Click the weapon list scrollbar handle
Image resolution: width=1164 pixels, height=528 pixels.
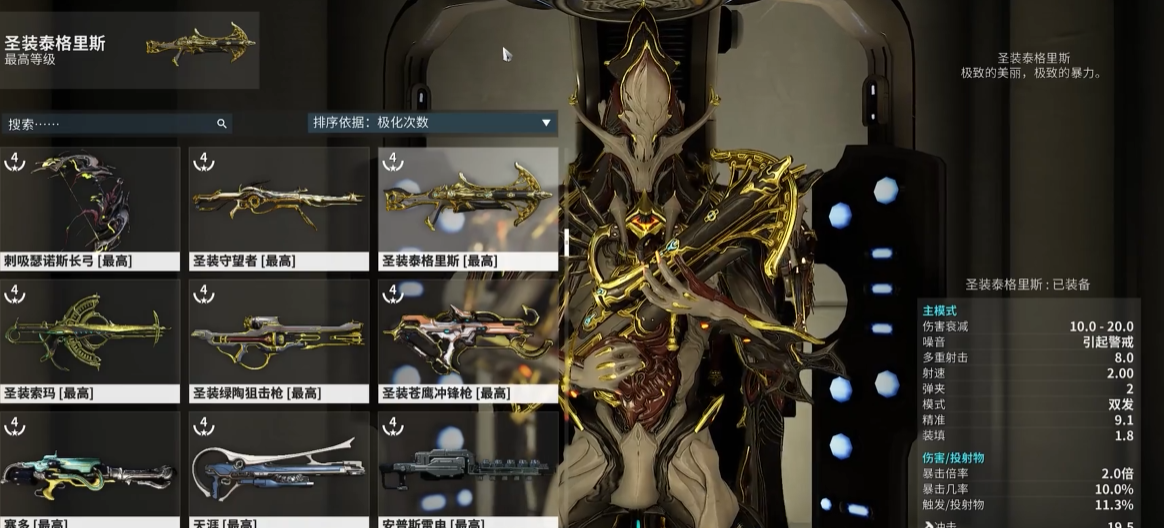click(x=566, y=241)
